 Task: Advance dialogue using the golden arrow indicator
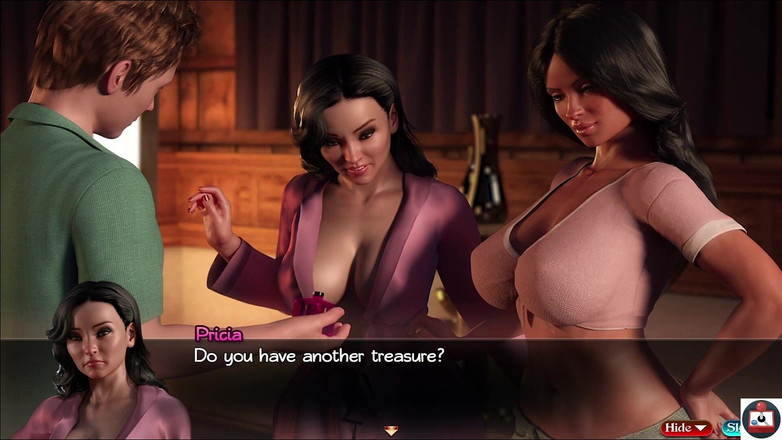(391, 430)
